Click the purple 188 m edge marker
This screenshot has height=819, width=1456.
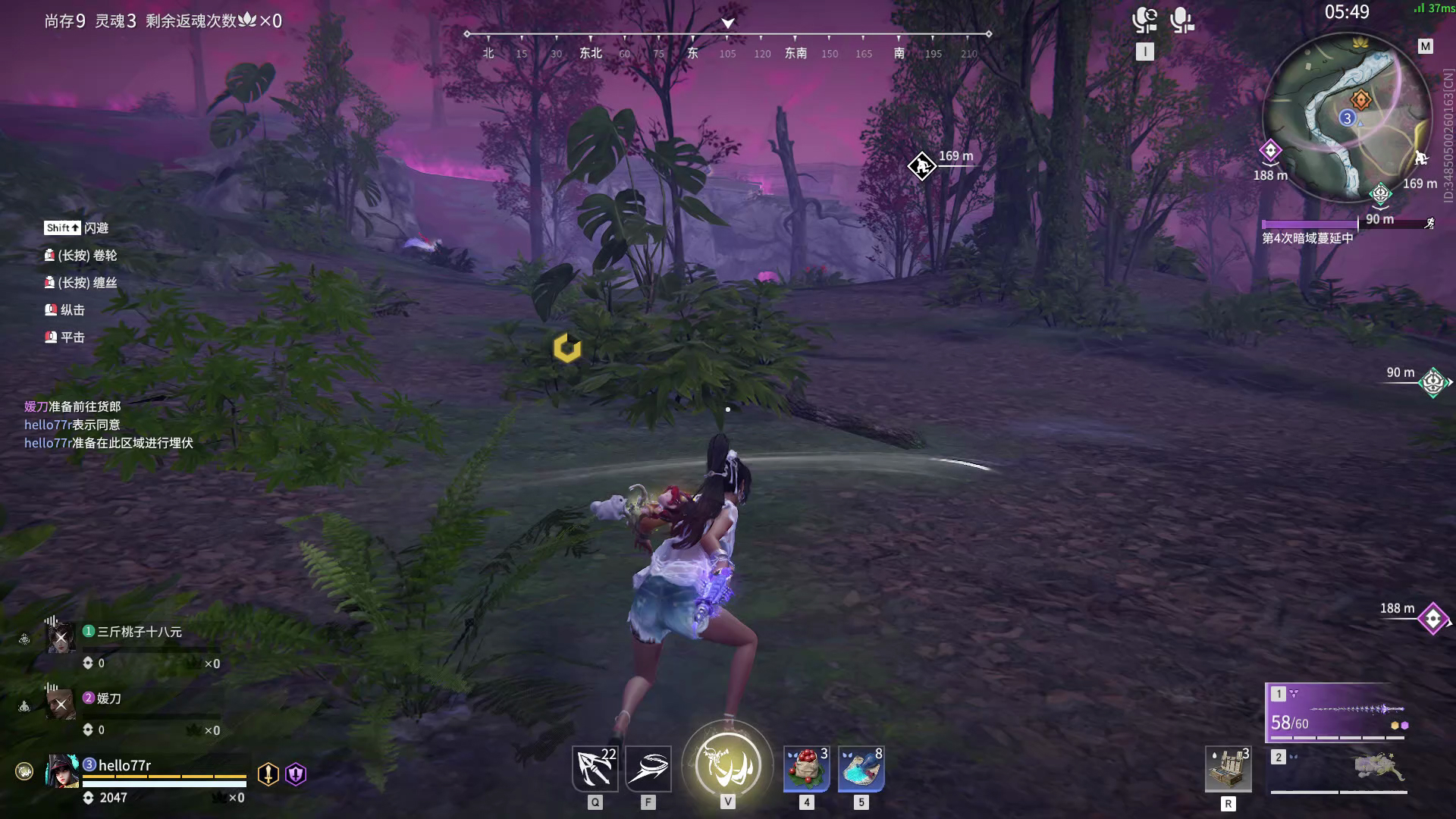pos(1432,619)
